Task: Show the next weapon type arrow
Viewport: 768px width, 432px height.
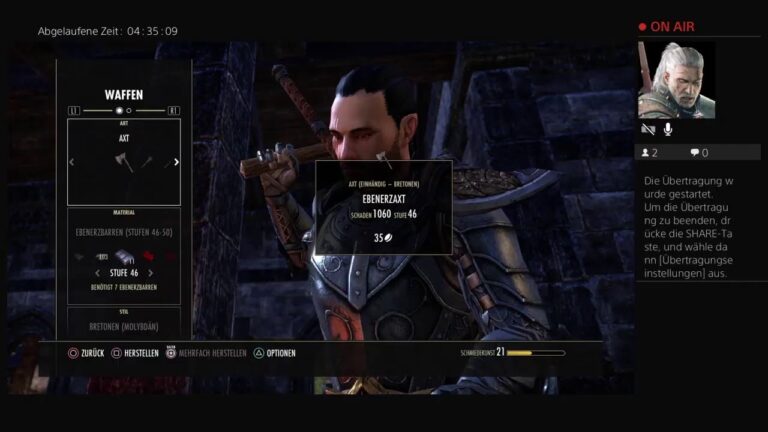Action: pyautogui.click(x=177, y=162)
